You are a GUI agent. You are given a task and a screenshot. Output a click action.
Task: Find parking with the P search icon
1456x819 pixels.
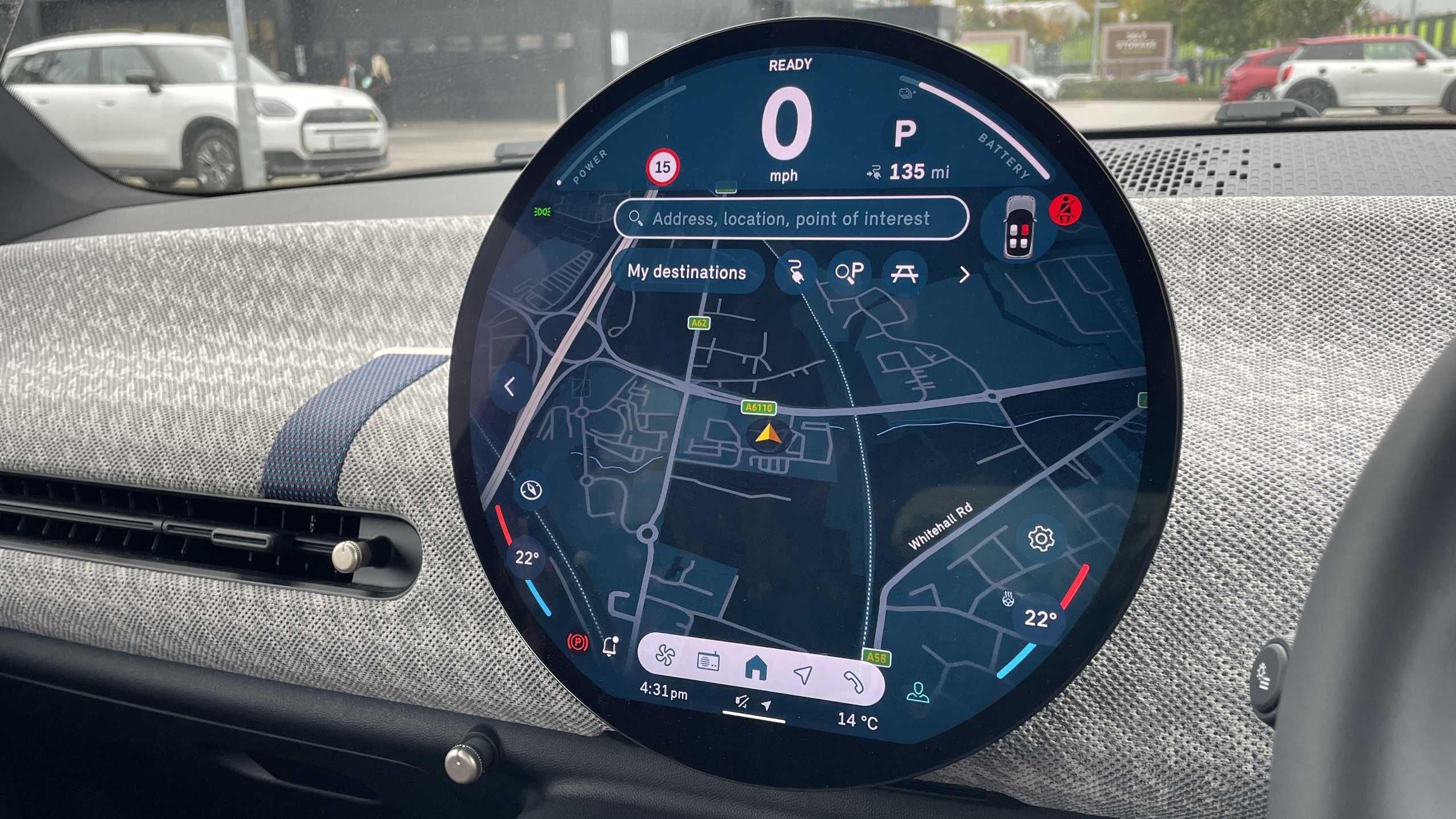(849, 272)
